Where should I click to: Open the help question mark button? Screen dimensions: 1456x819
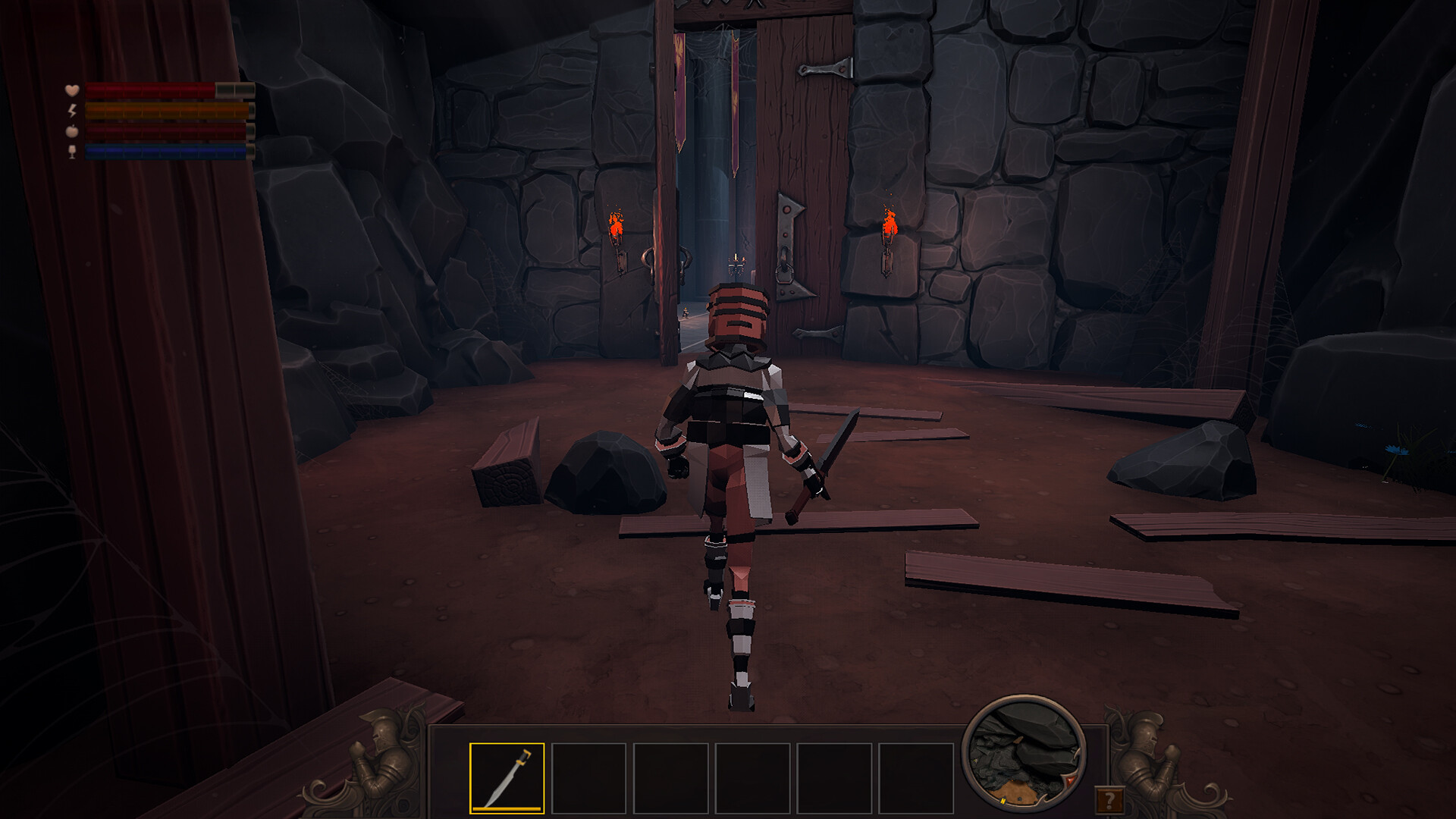coord(1111,799)
